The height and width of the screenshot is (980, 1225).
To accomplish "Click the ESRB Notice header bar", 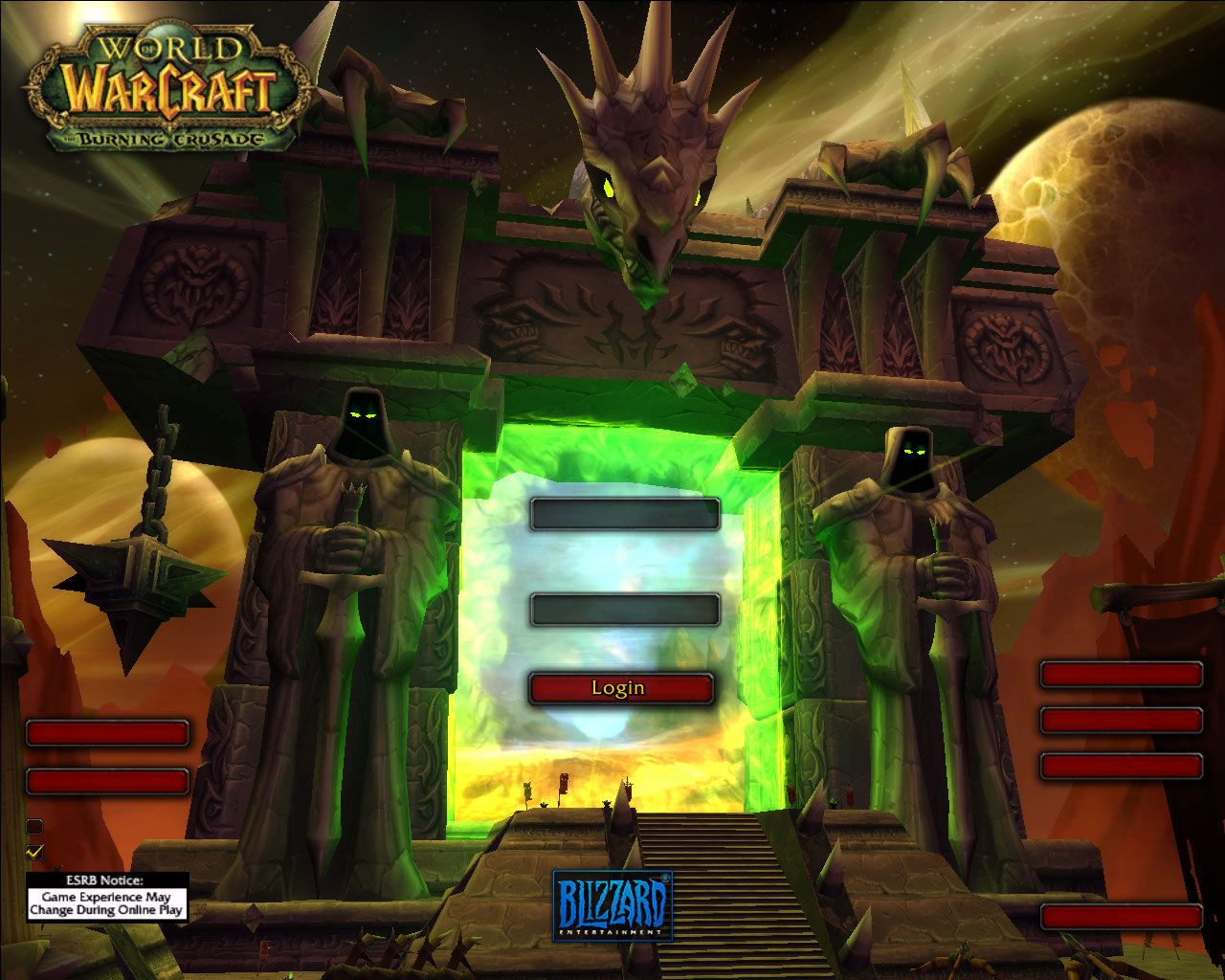I will [x=105, y=879].
